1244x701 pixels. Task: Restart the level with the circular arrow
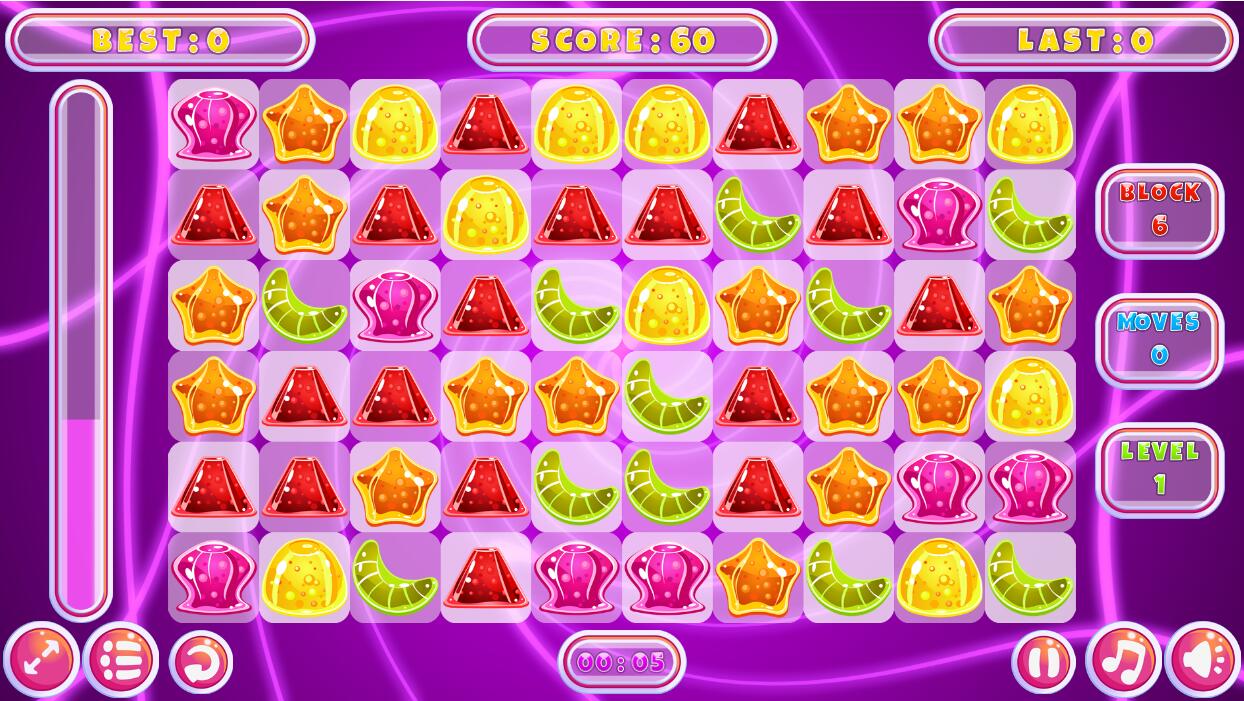point(201,661)
